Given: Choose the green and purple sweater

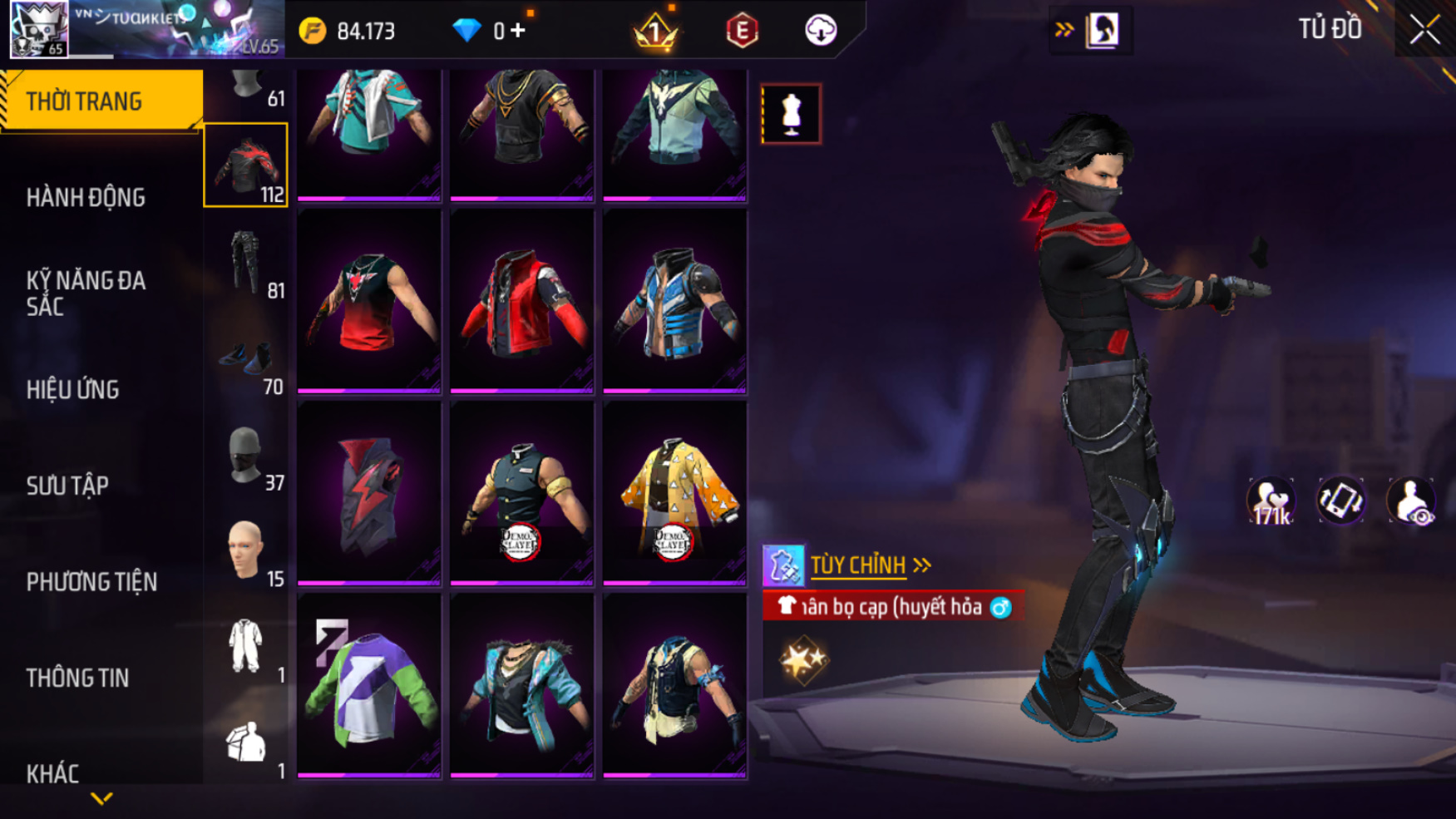Looking at the screenshot, I should 369,685.
